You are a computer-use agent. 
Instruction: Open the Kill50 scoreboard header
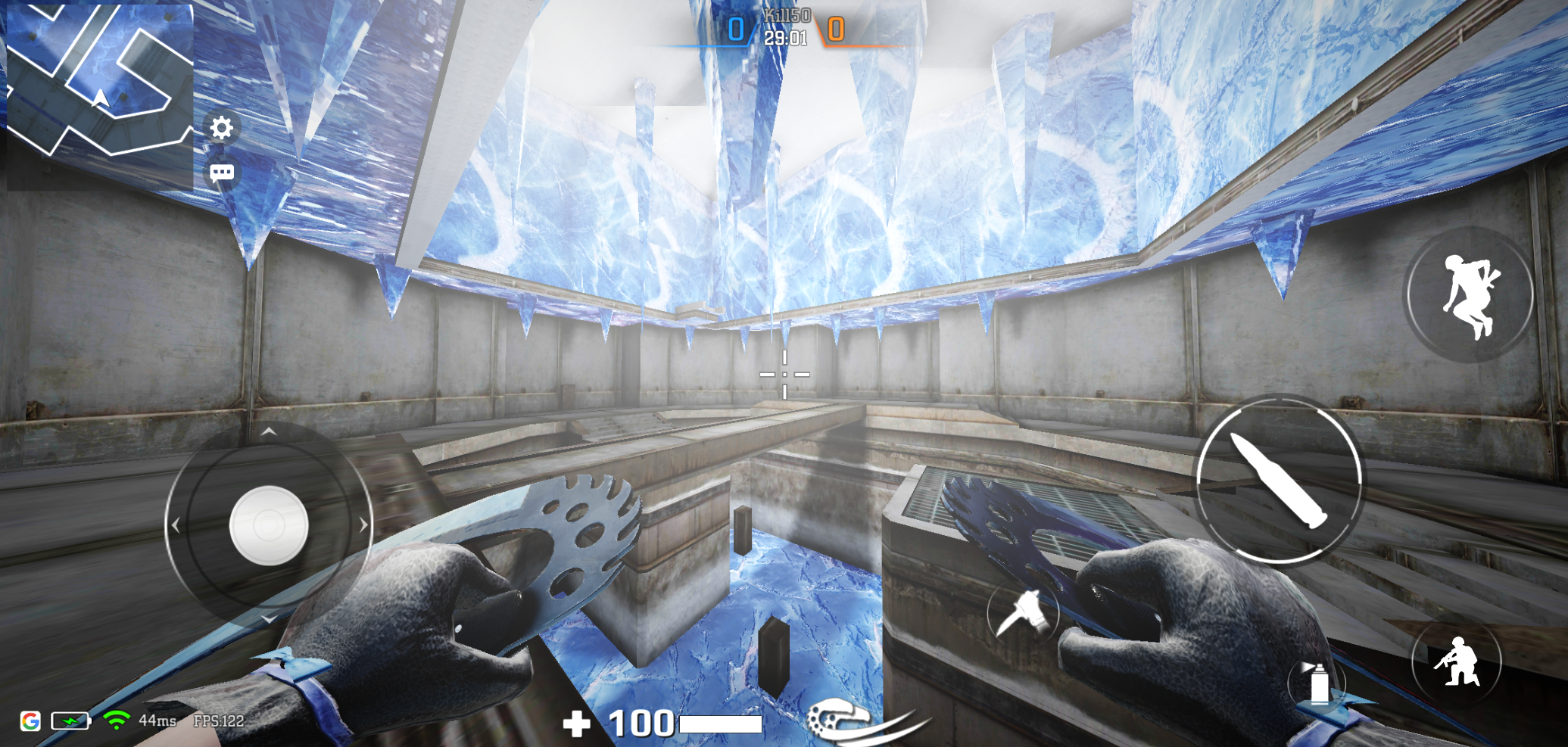tap(788, 13)
